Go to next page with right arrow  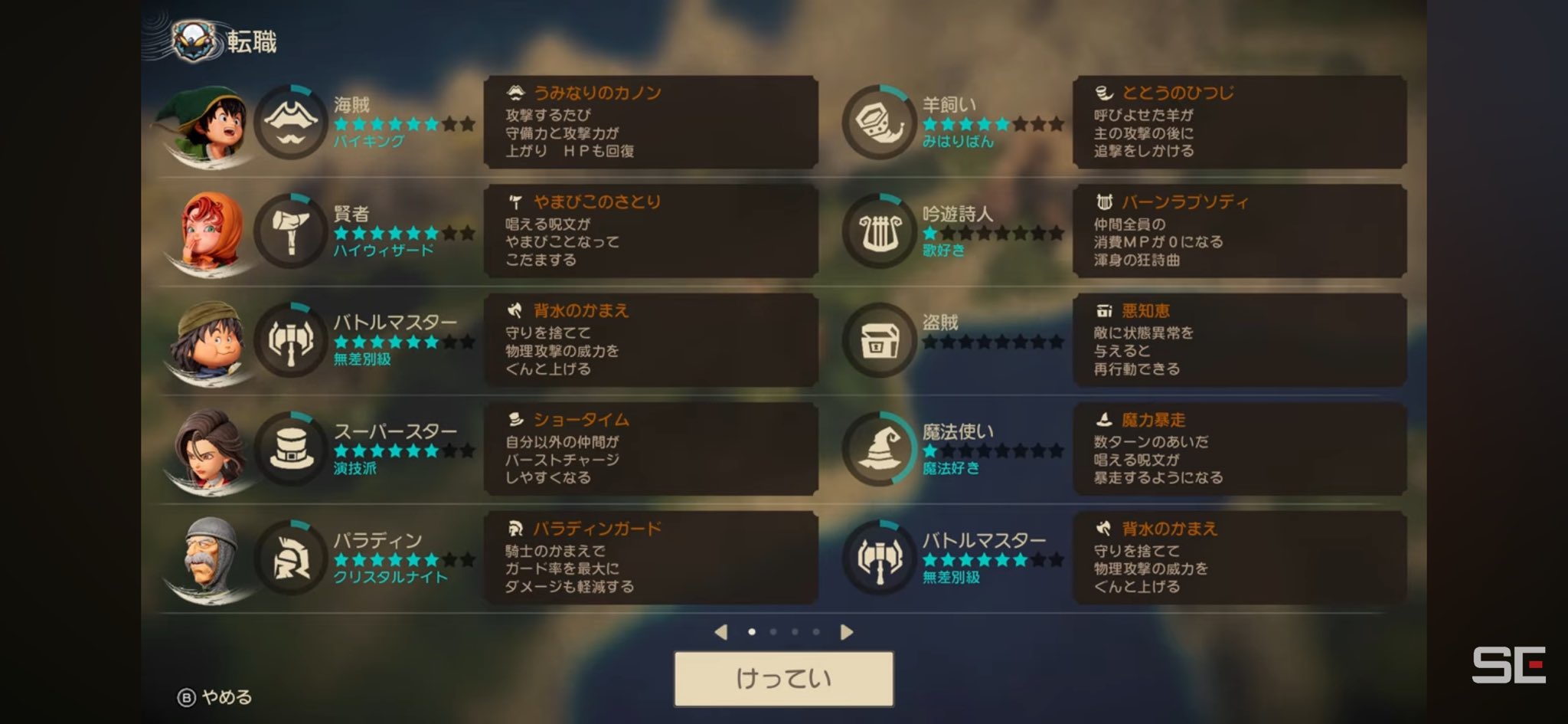coord(846,632)
